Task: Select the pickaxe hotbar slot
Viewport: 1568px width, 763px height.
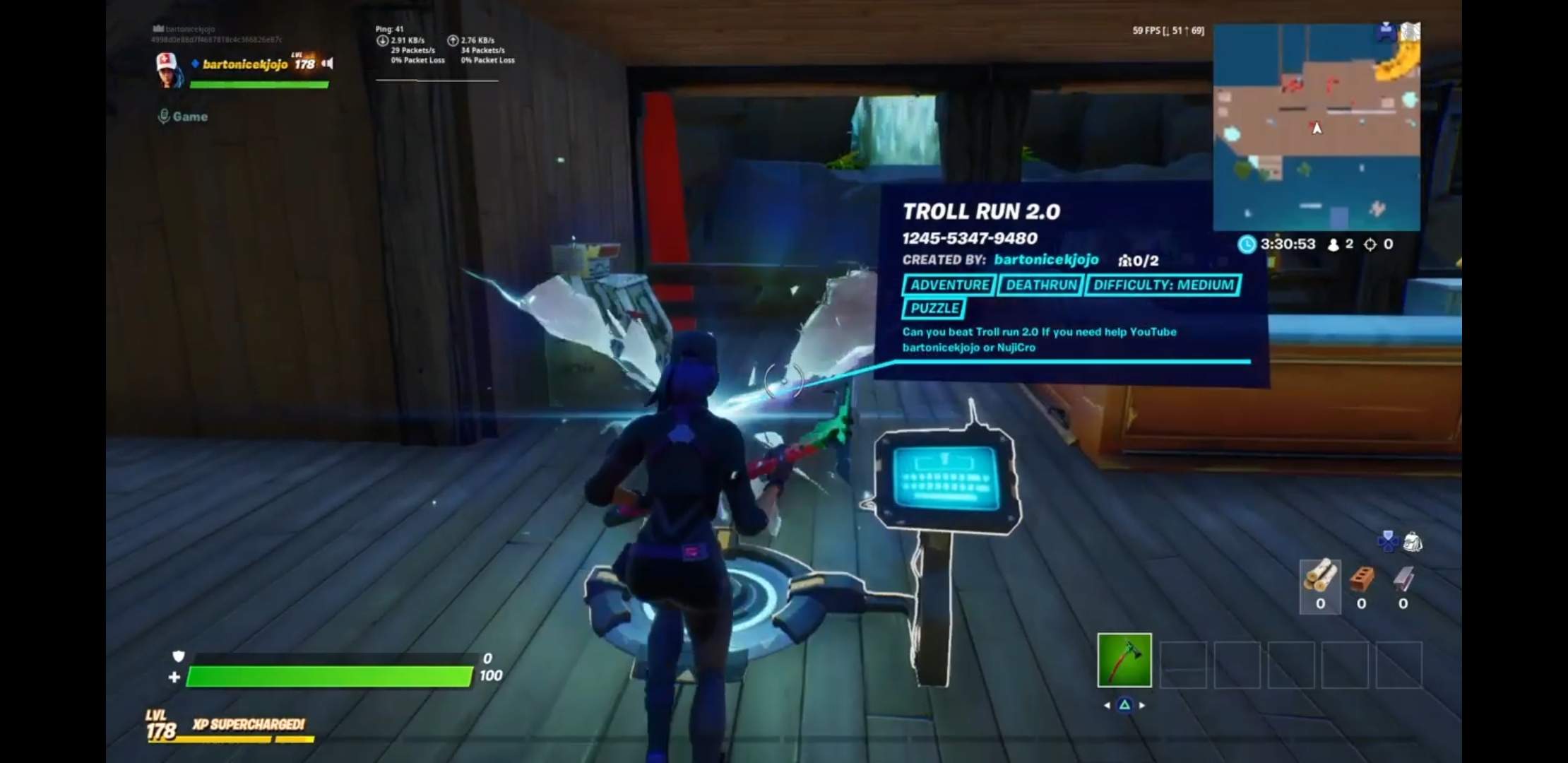Action: click(x=1124, y=660)
